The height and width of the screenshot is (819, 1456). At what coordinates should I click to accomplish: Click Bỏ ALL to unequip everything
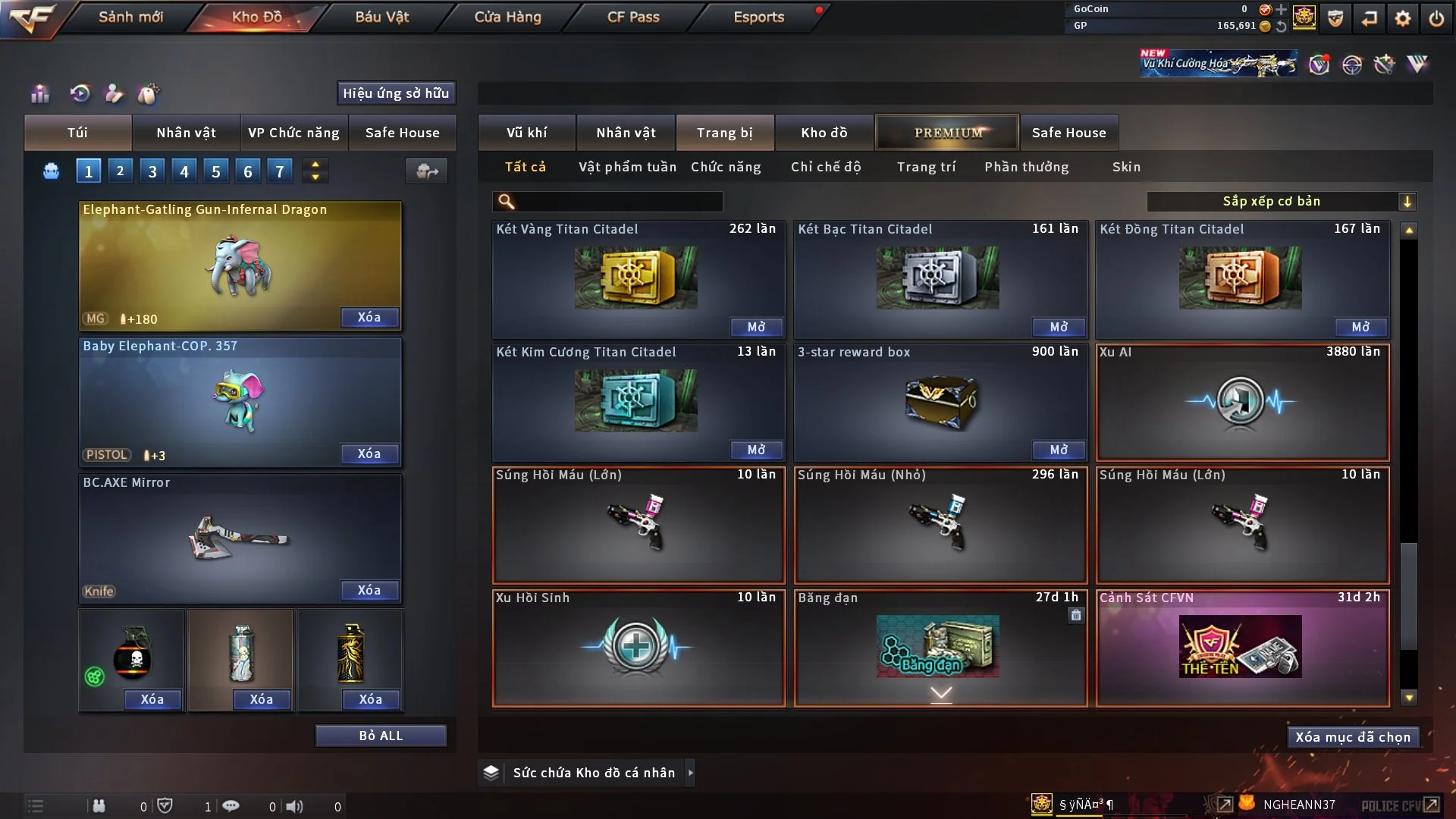(x=381, y=736)
